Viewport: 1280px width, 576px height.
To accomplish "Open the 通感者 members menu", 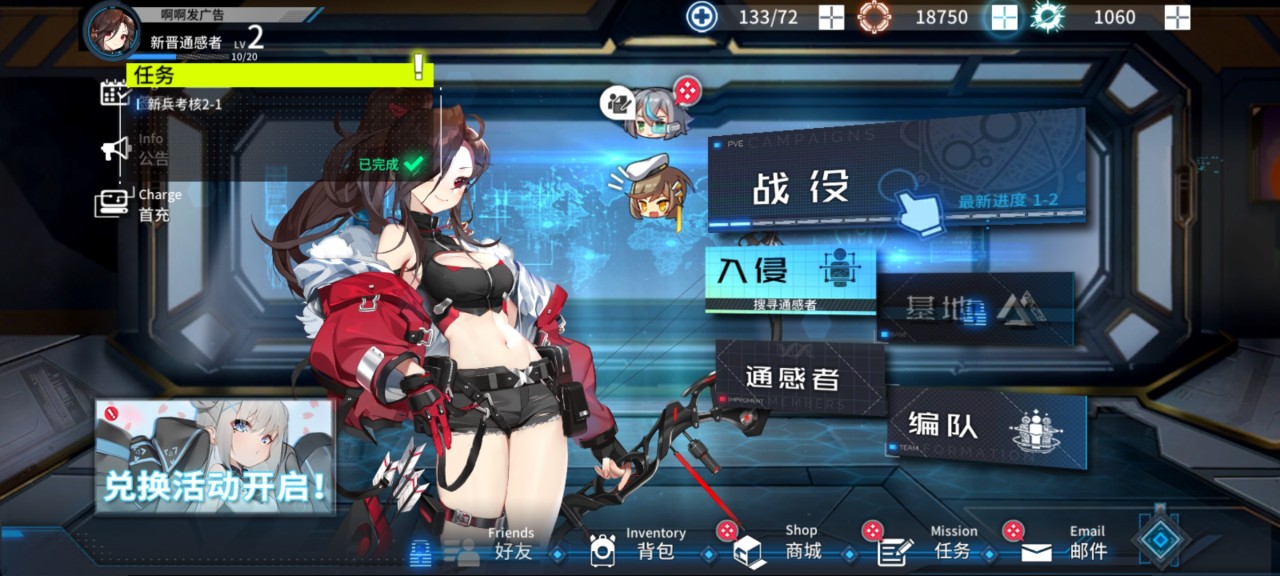I will (x=800, y=378).
